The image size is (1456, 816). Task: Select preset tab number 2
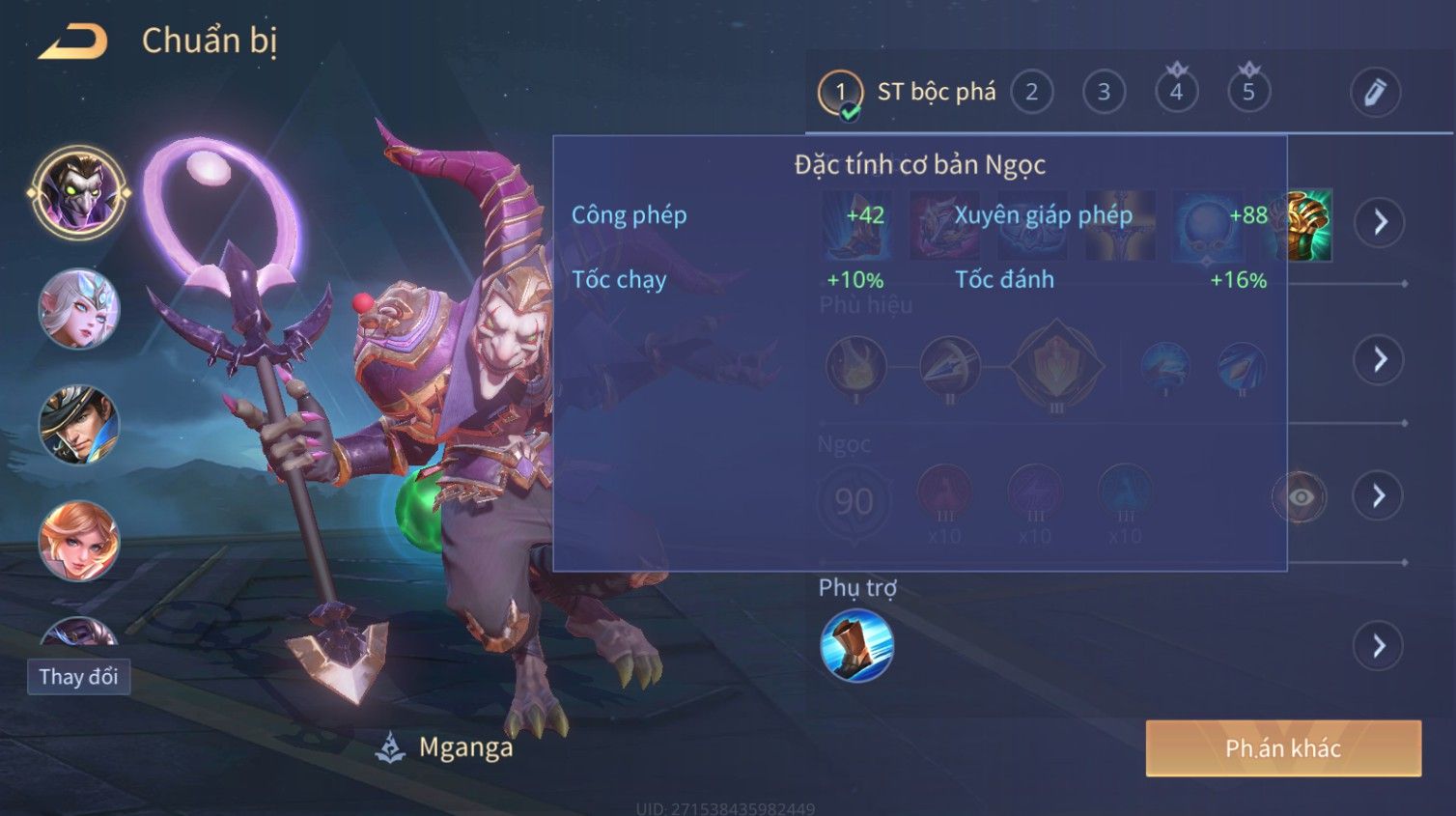click(1031, 92)
